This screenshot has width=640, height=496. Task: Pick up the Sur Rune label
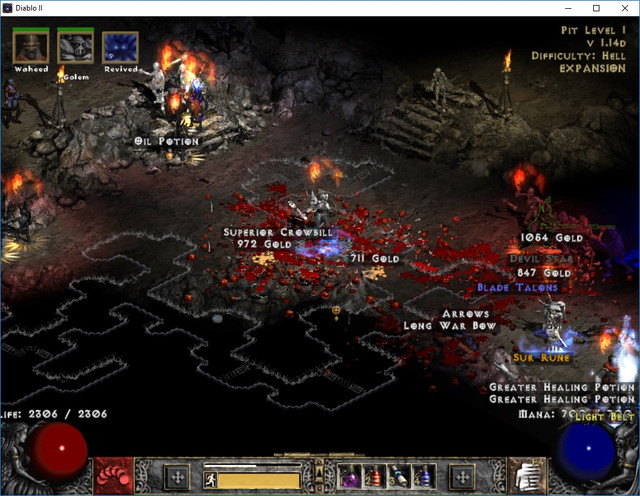point(542,357)
